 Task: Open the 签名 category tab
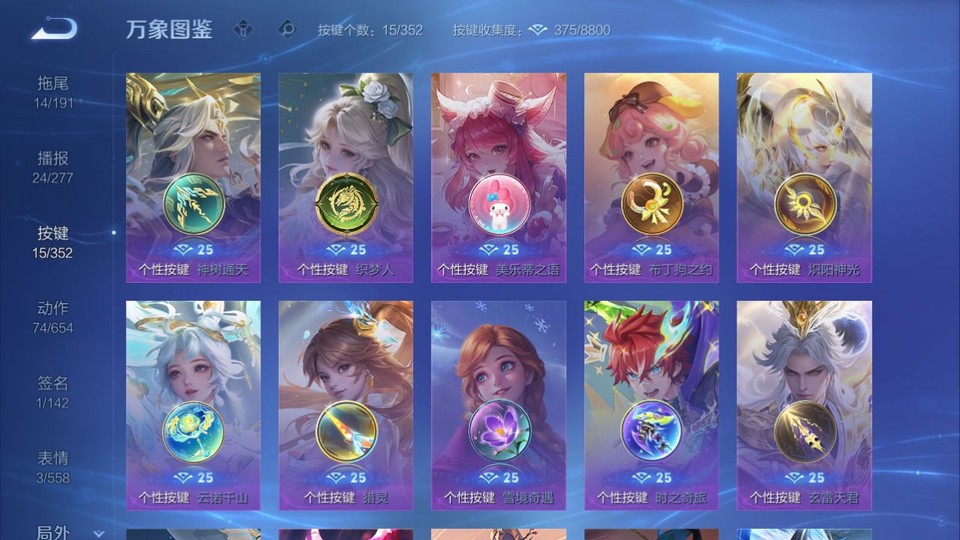[x=53, y=392]
